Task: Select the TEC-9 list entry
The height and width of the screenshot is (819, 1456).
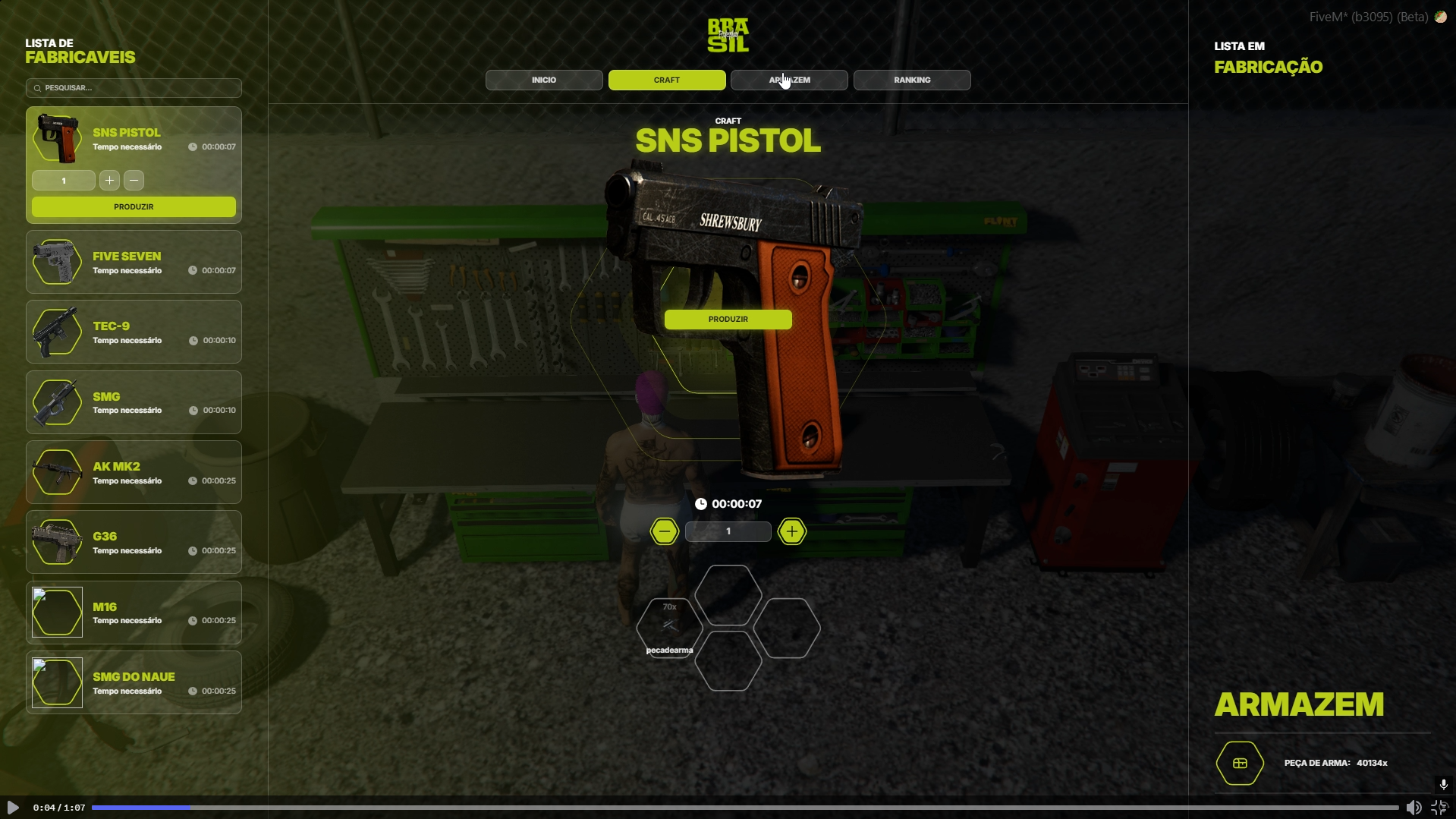Action: coord(134,332)
